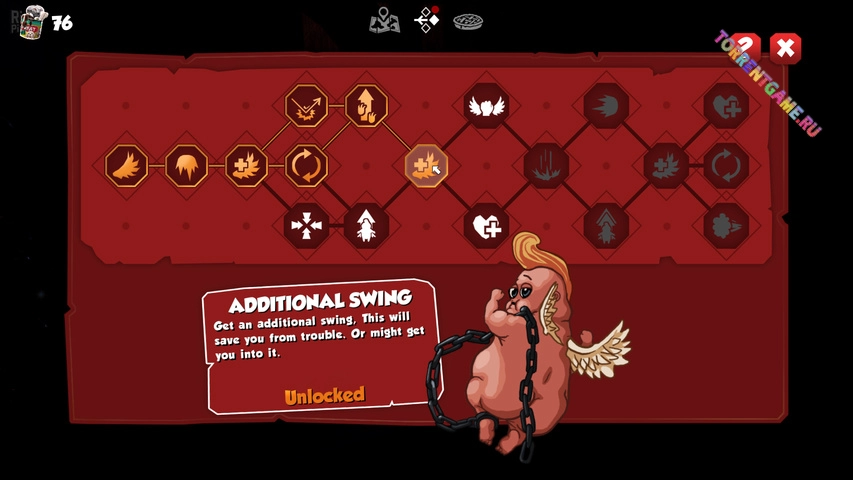Select the orange wing skill node
Viewport: 853px width, 480px height.
click(127, 166)
